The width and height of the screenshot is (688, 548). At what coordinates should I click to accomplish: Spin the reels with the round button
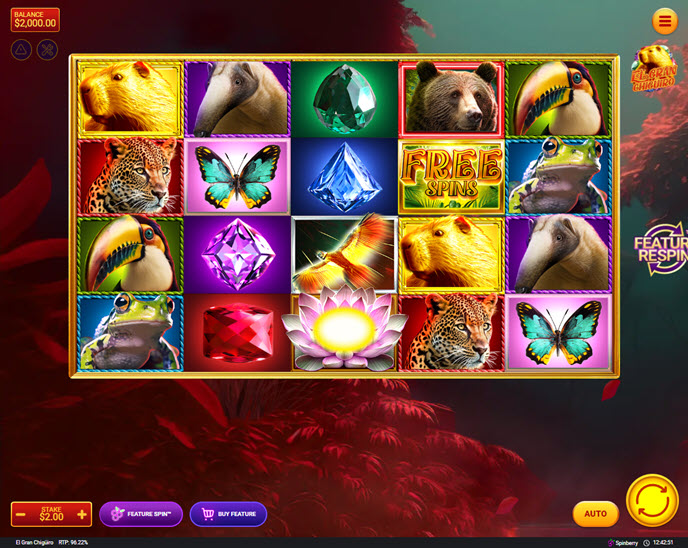point(652,500)
